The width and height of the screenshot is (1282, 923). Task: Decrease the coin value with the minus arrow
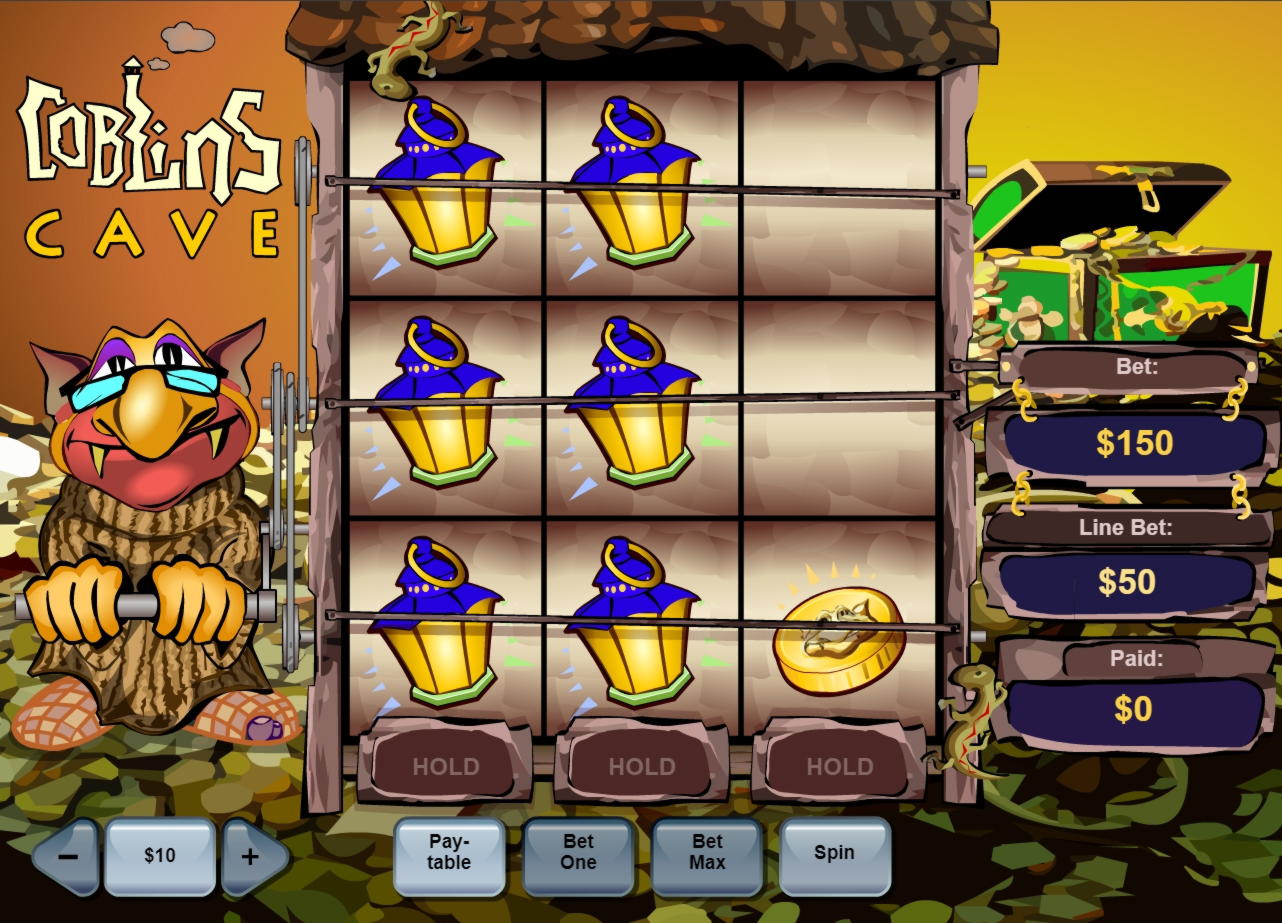click(x=68, y=856)
